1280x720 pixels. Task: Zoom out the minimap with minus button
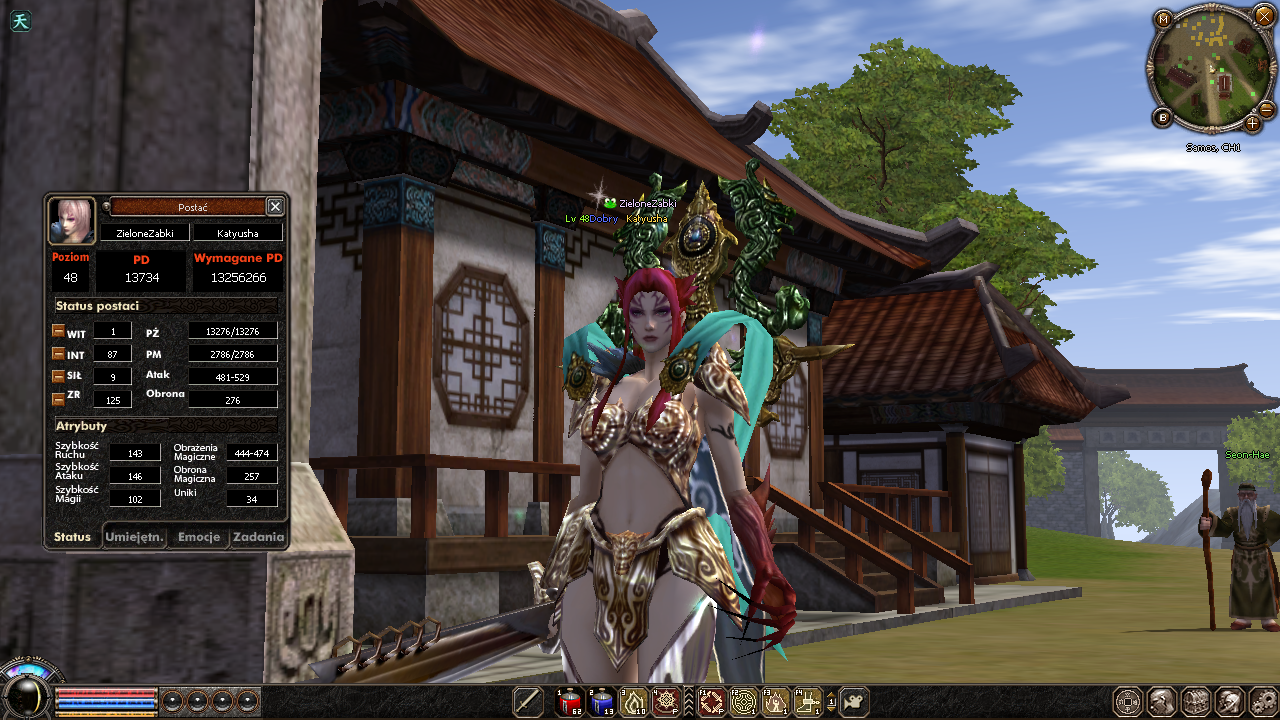pyautogui.click(x=1266, y=109)
